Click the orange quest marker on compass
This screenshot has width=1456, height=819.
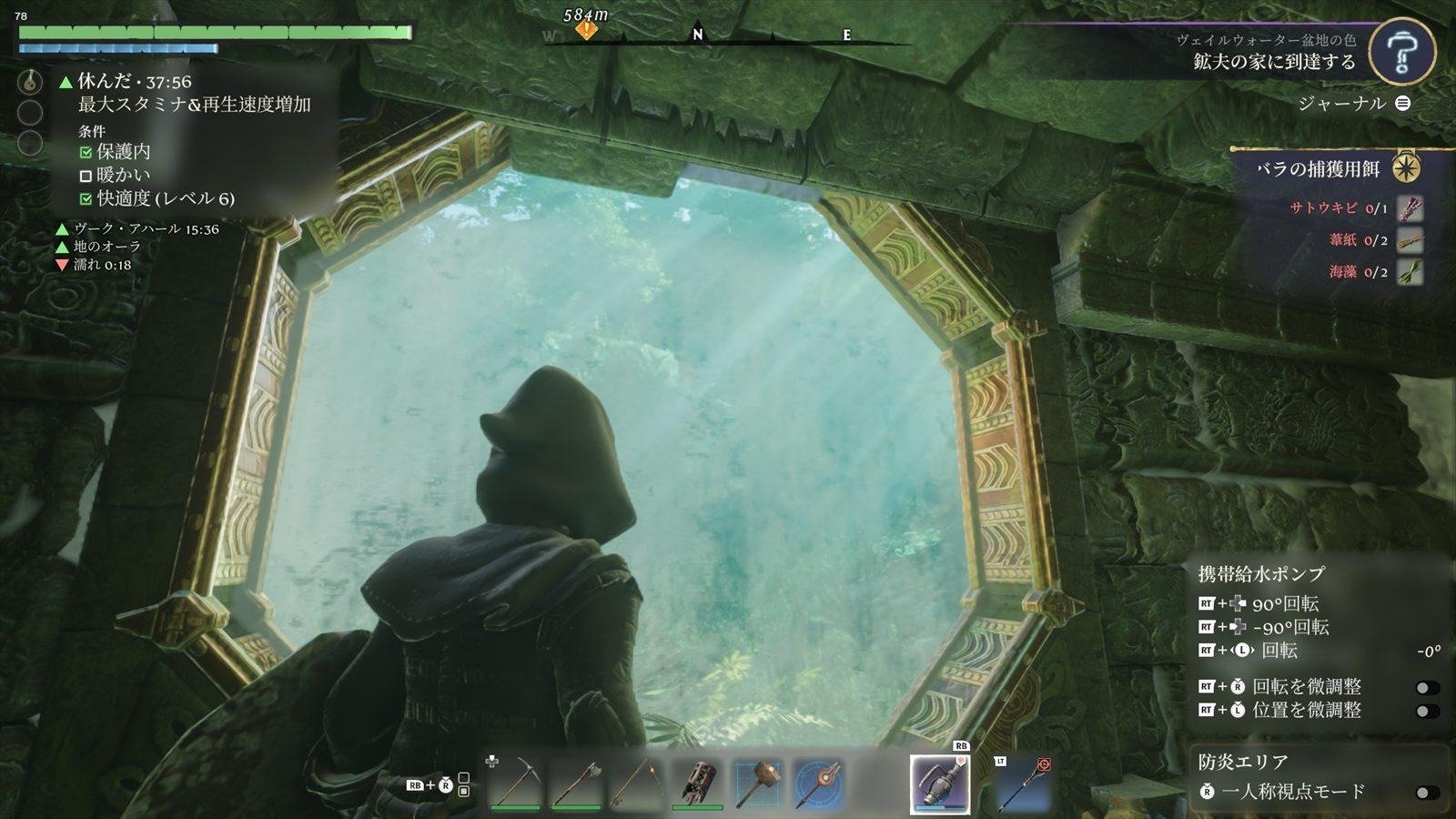pos(587,30)
